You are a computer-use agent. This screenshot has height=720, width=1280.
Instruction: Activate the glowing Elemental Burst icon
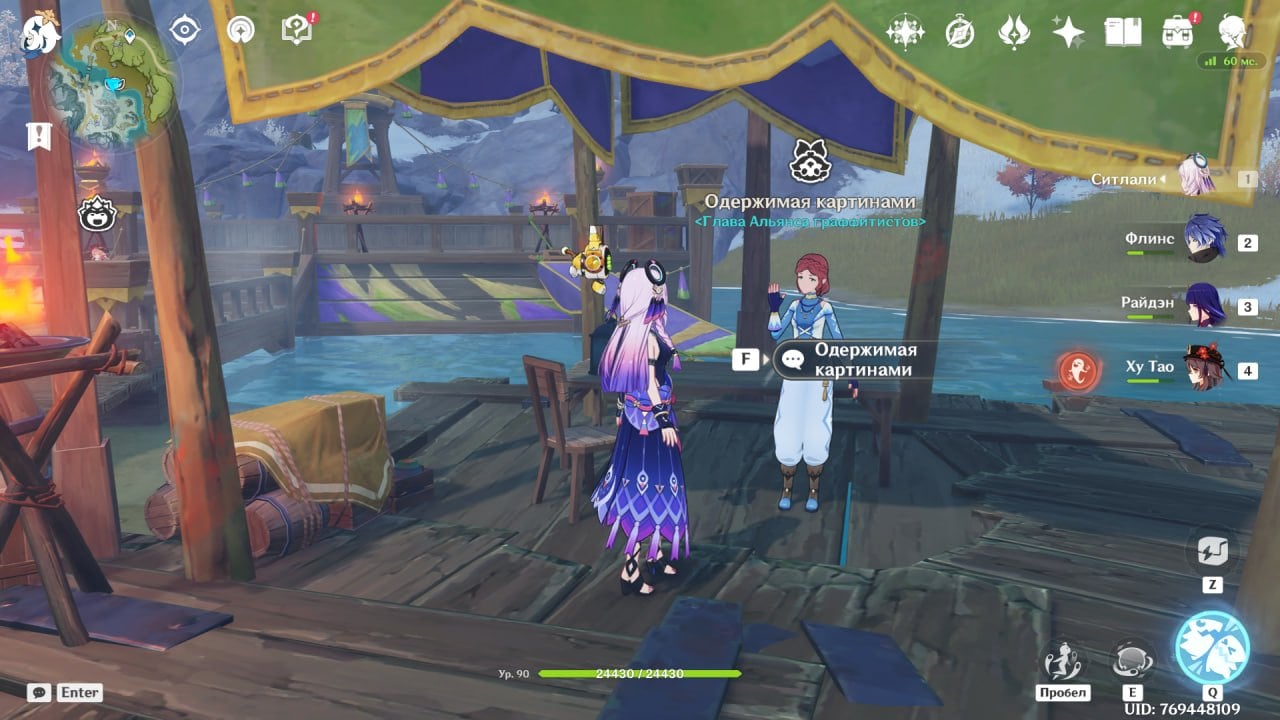click(x=1212, y=647)
